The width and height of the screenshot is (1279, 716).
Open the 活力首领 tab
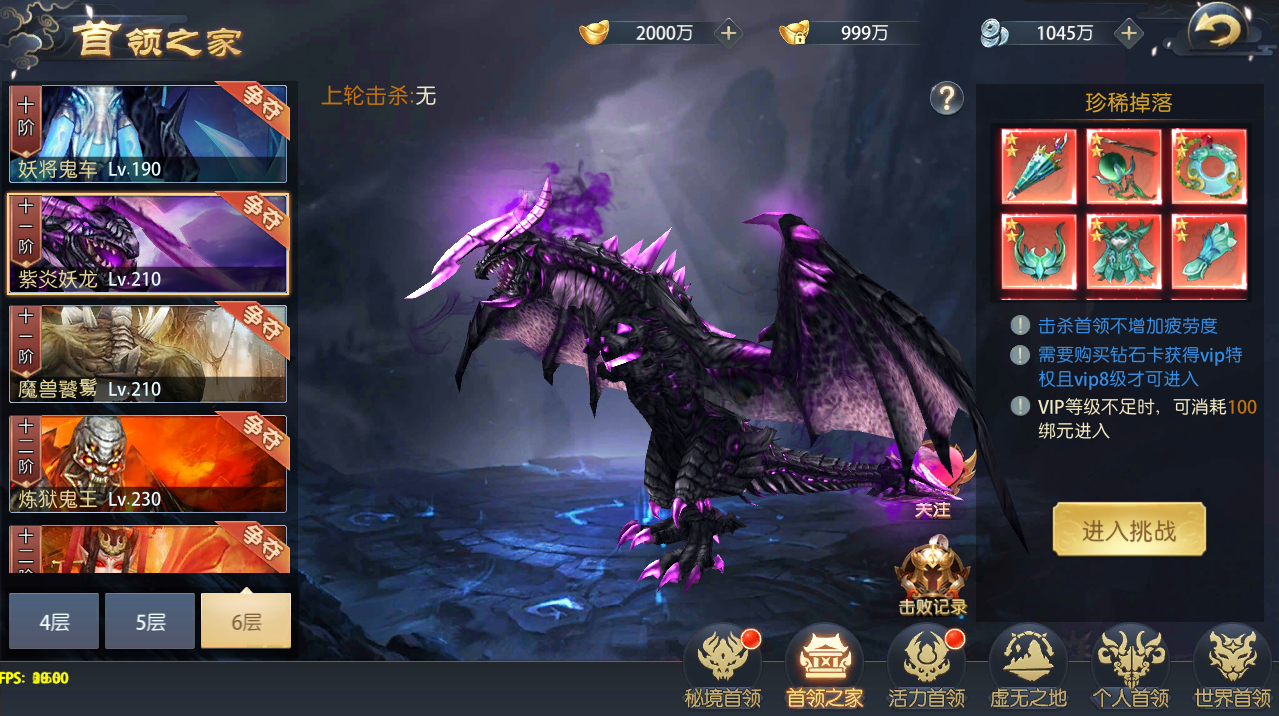click(926, 667)
